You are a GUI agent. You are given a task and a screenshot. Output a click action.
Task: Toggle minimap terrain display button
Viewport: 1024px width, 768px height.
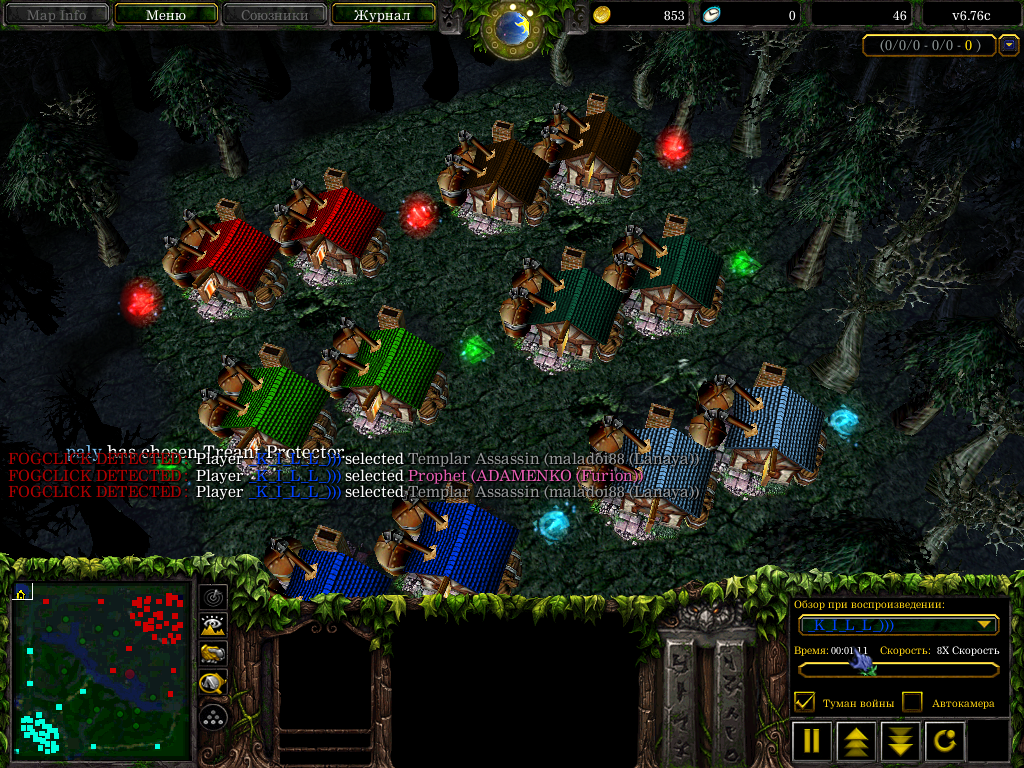(213, 626)
